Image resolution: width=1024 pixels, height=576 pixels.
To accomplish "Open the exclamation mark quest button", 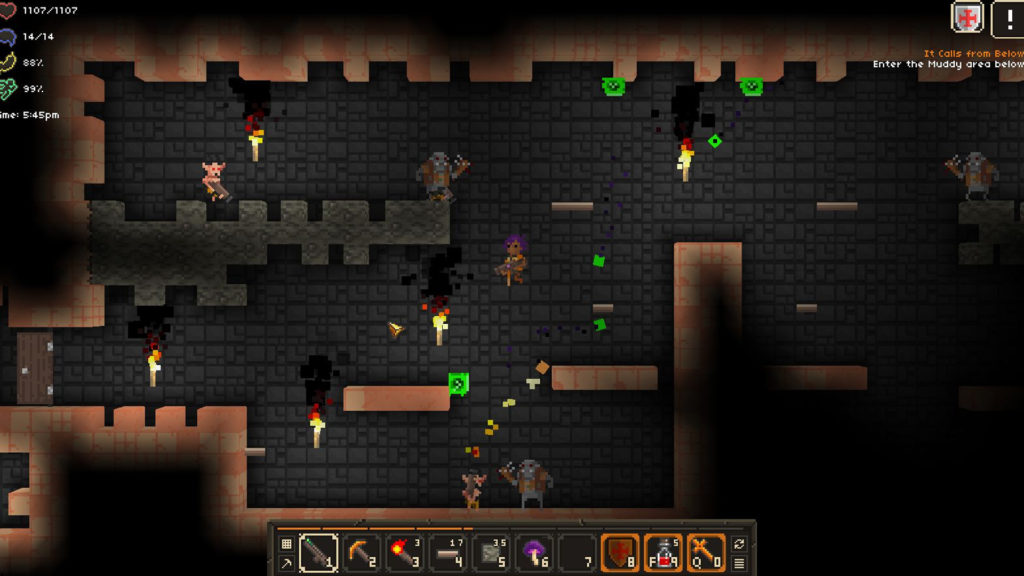I will click(x=1007, y=17).
